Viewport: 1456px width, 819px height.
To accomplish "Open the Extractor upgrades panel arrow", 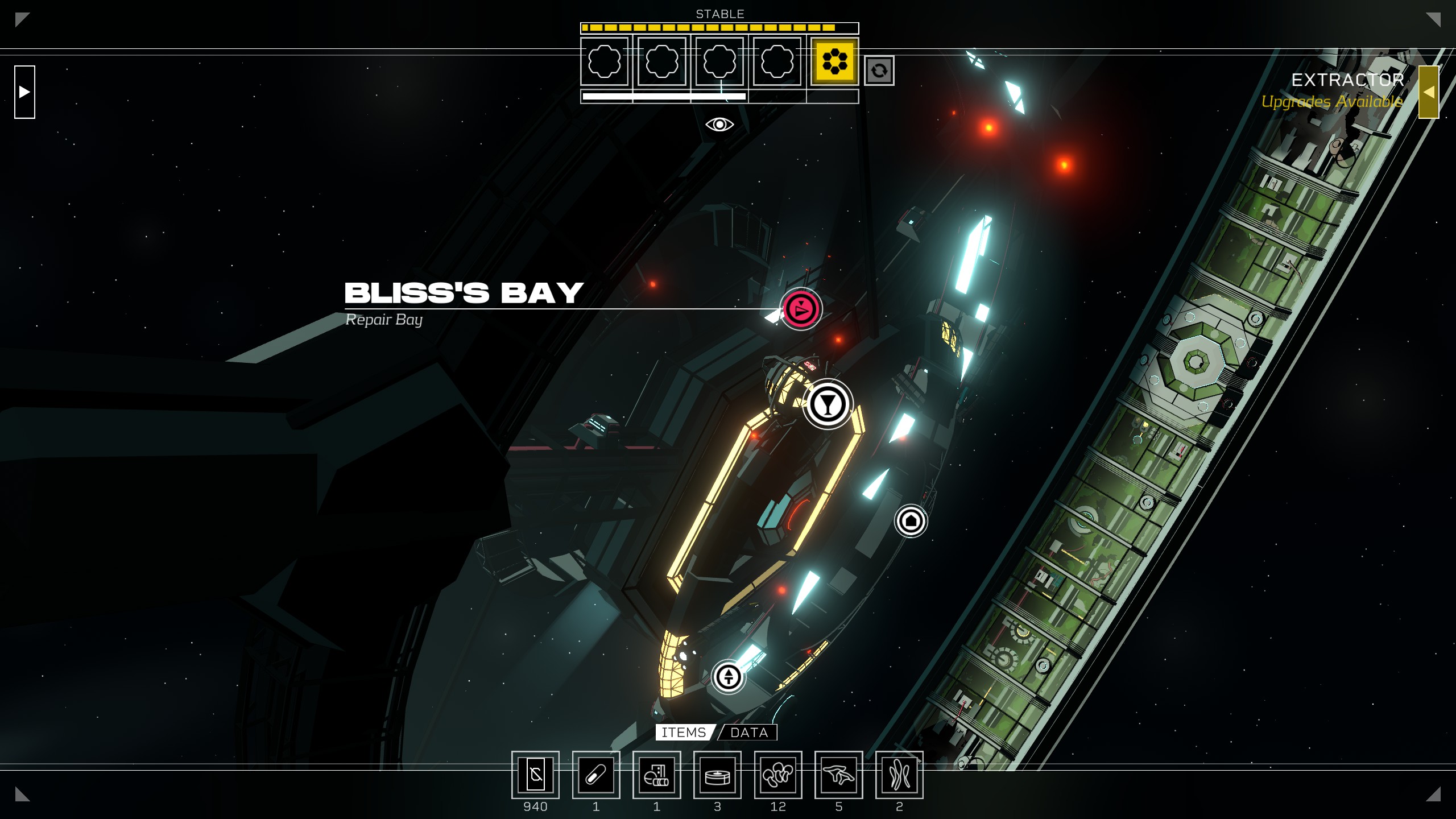I will [1428, 92].
